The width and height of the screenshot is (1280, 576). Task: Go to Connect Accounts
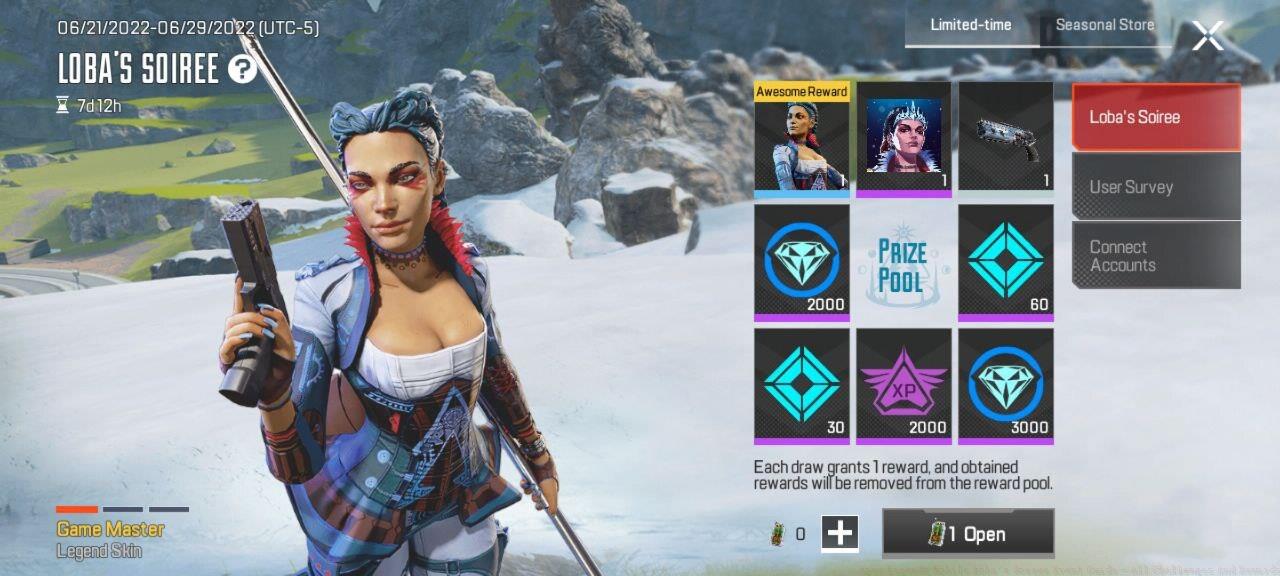tap(1155, 256)
